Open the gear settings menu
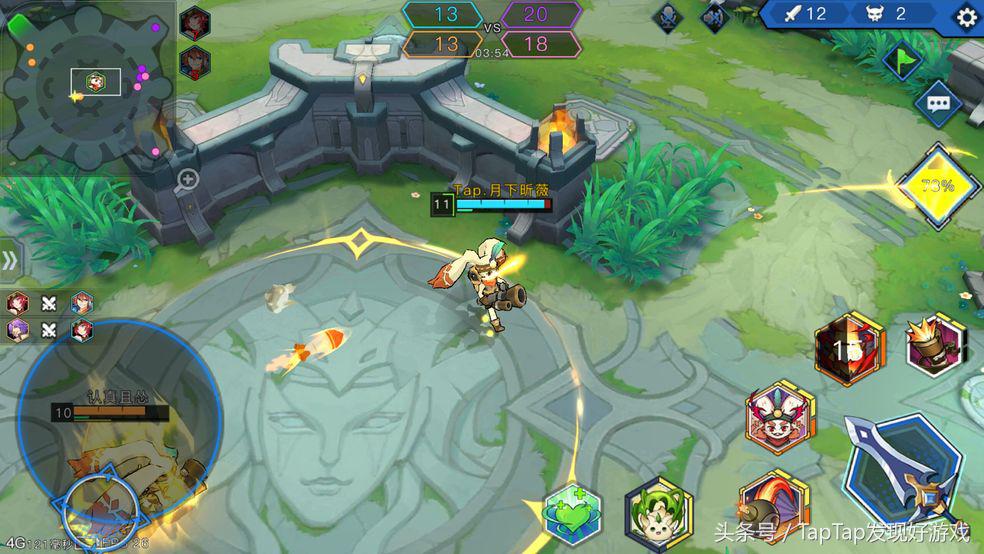The height and width of the screenshot is (554, 984). point(966,16)
